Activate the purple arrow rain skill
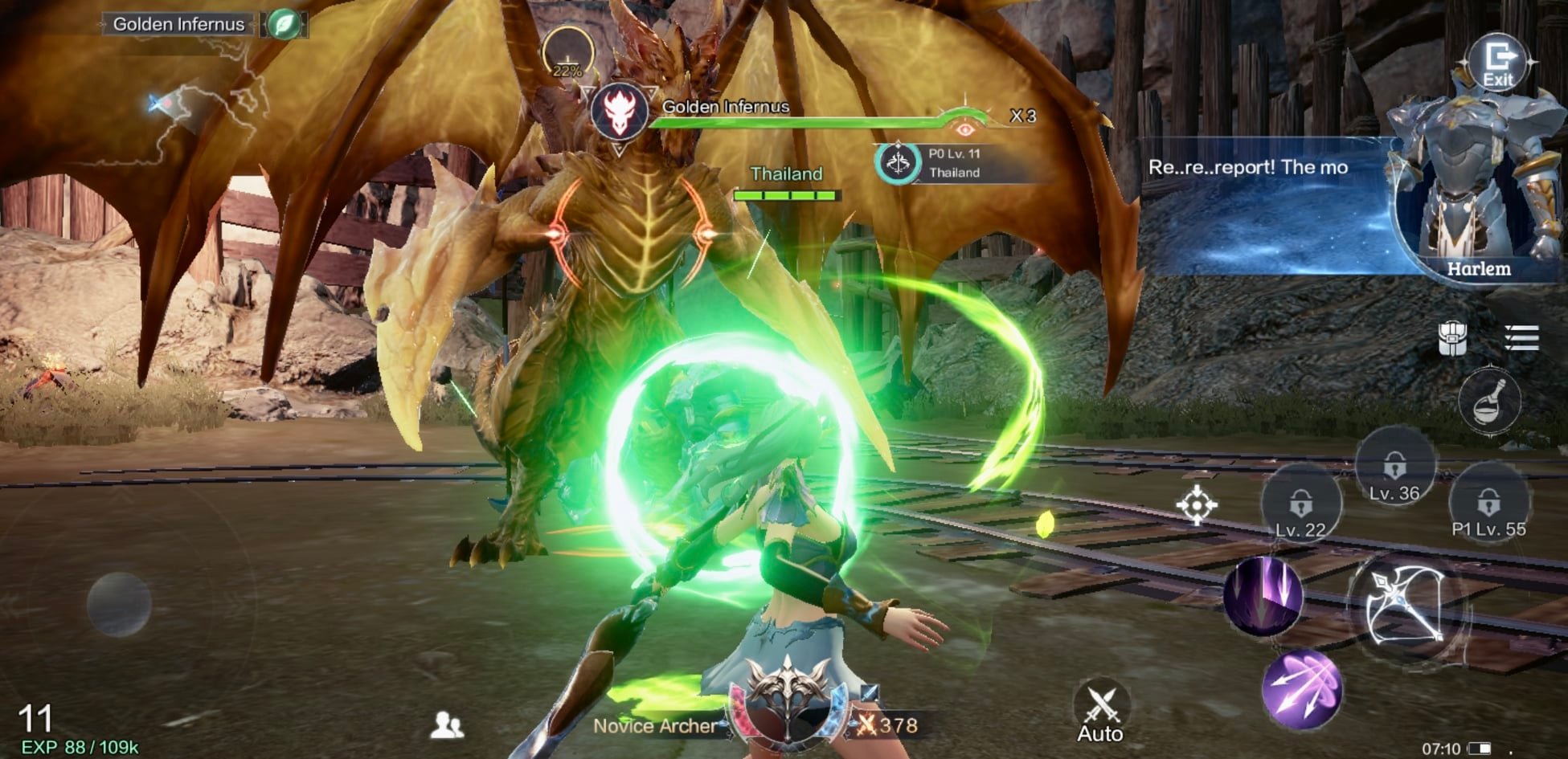 point(1263,596)
